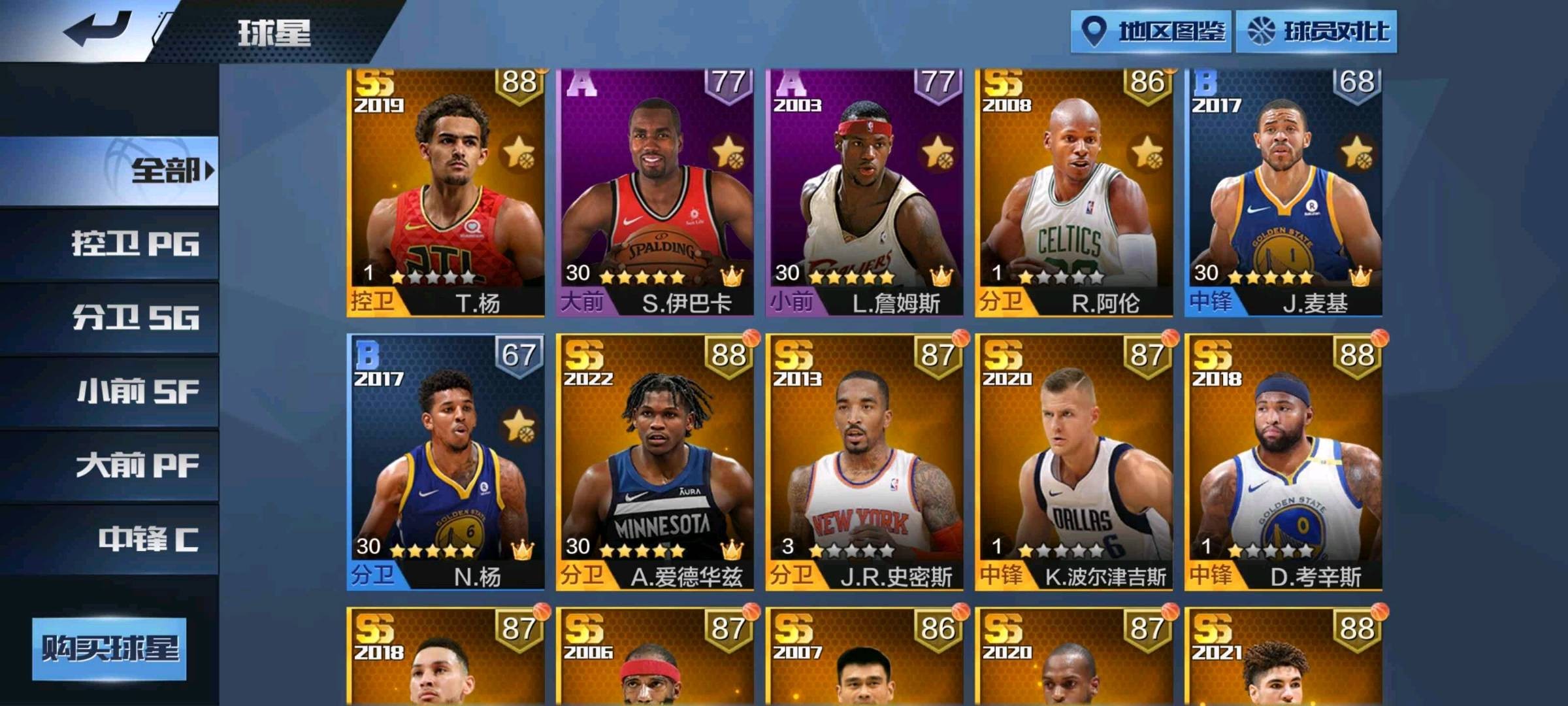Open the 地区图鉴 region gallery

[1151, 31]
